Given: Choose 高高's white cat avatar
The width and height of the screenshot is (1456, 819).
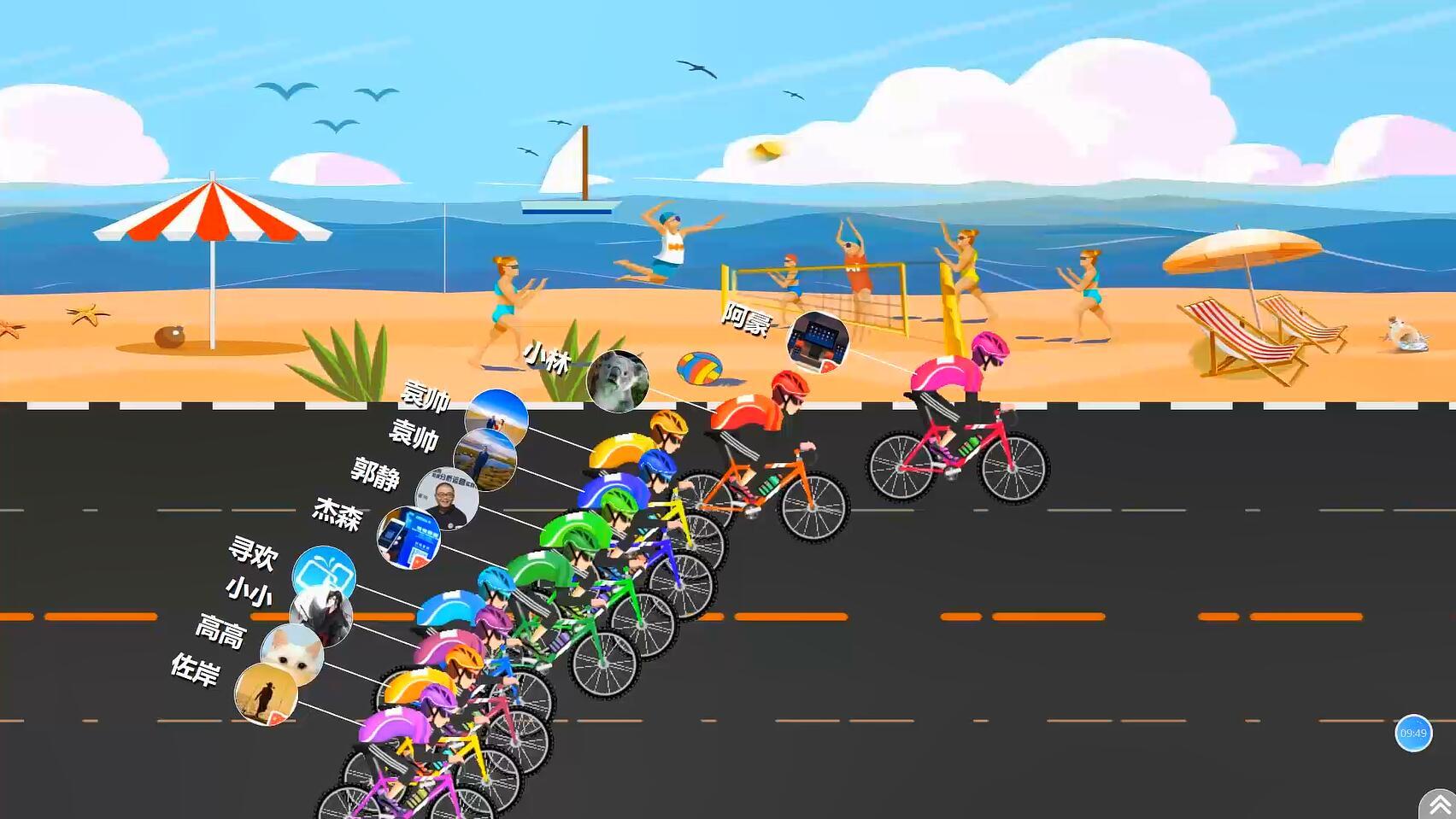Looking at the screenshot, I should [292, 654].
